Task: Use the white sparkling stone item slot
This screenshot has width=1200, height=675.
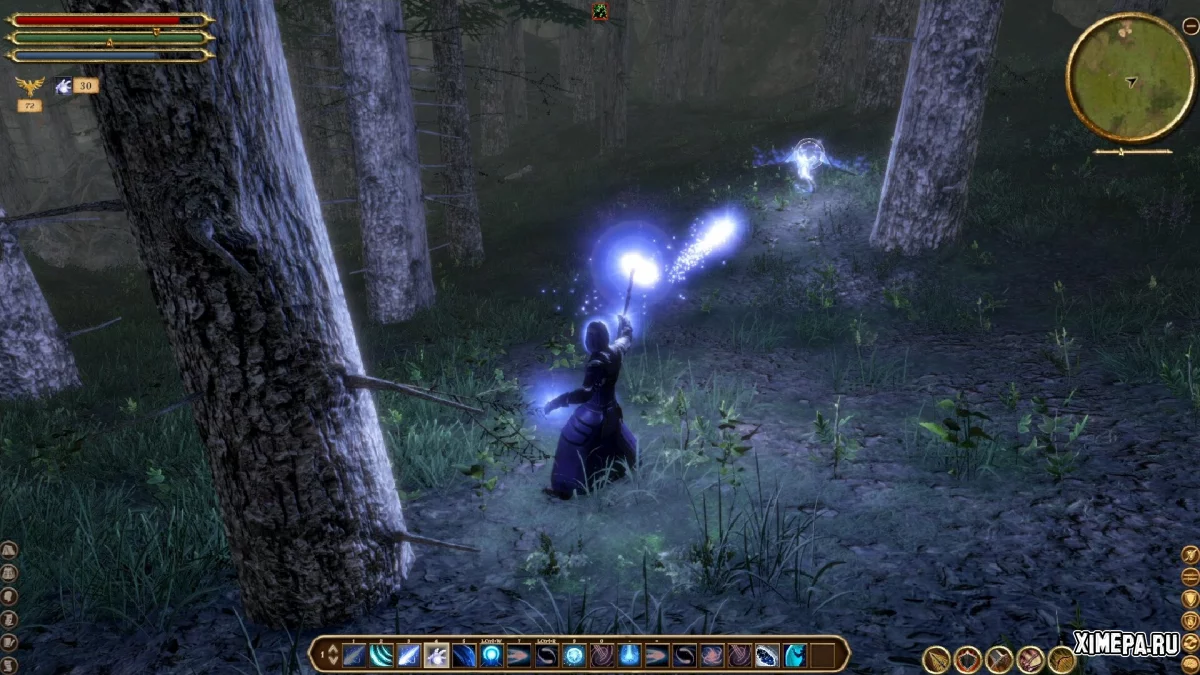Action: (767, 655)
